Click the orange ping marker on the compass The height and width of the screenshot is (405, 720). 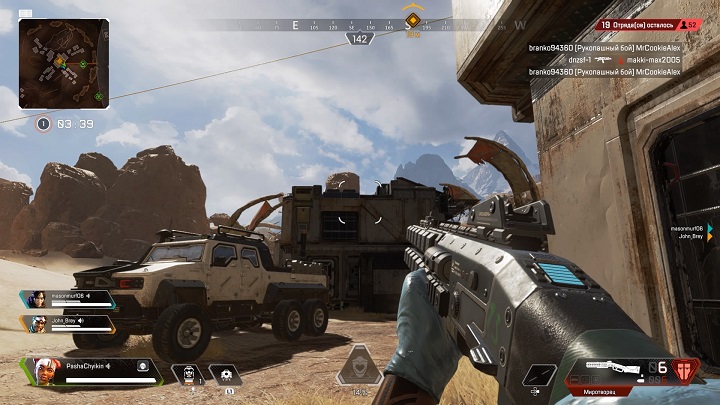[x=412, y=20]
